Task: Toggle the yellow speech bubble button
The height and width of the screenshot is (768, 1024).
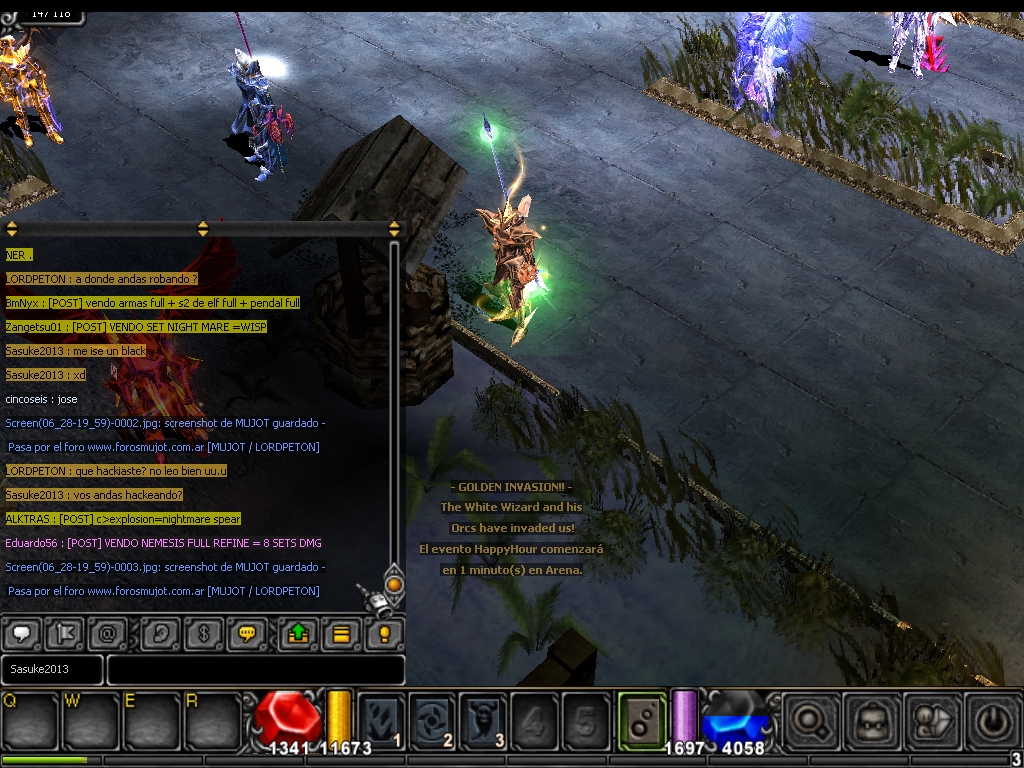Action: (x=246, y=633)
